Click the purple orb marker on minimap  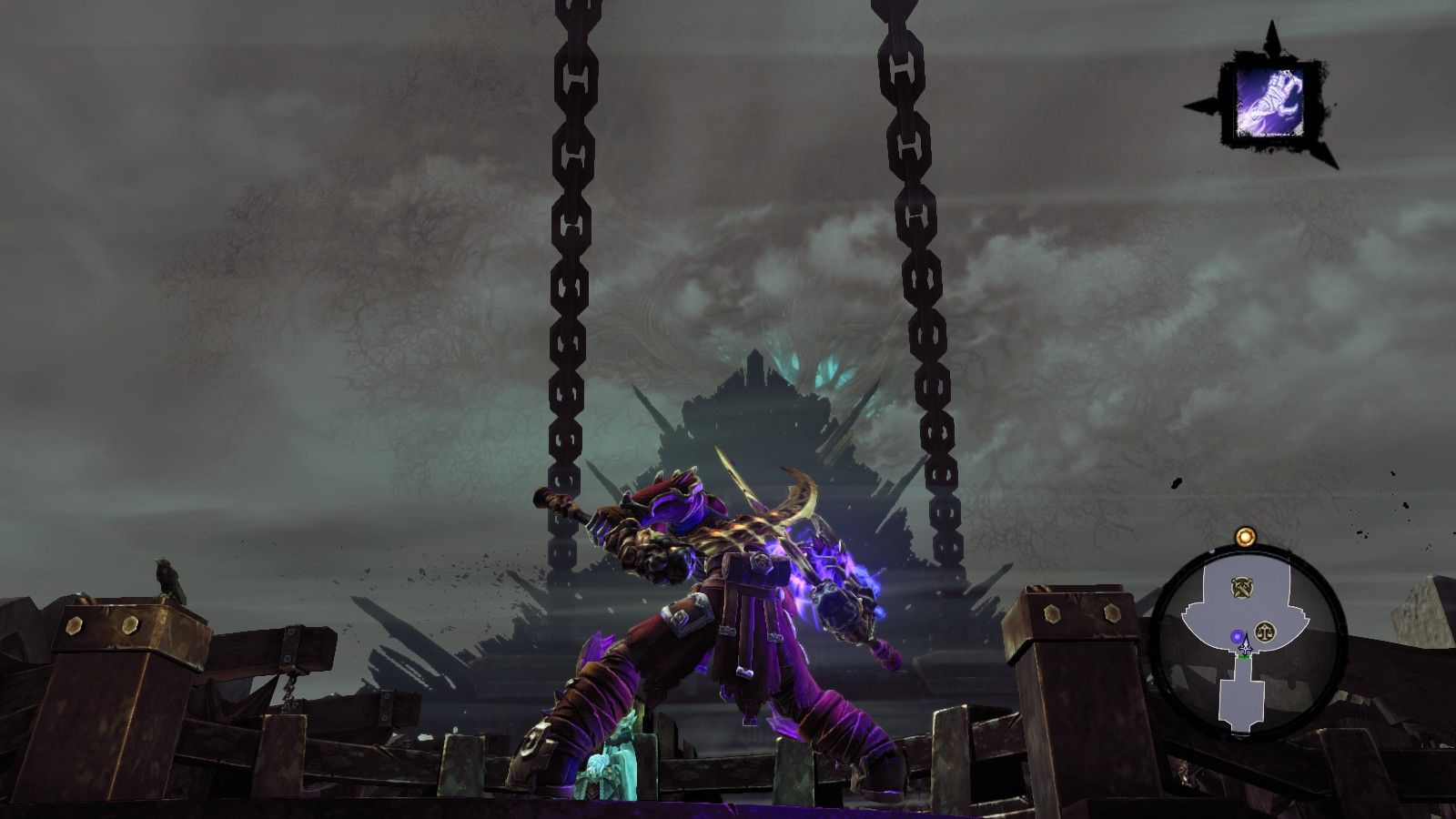tap(1238, 636)
